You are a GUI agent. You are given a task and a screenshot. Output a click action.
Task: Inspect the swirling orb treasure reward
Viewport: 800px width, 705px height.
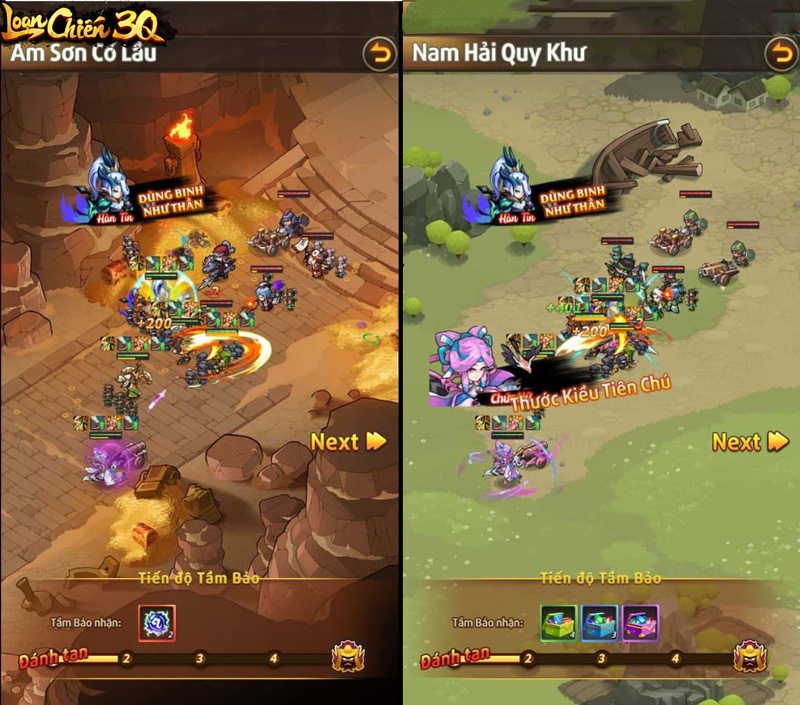click(x=157, y=622)
